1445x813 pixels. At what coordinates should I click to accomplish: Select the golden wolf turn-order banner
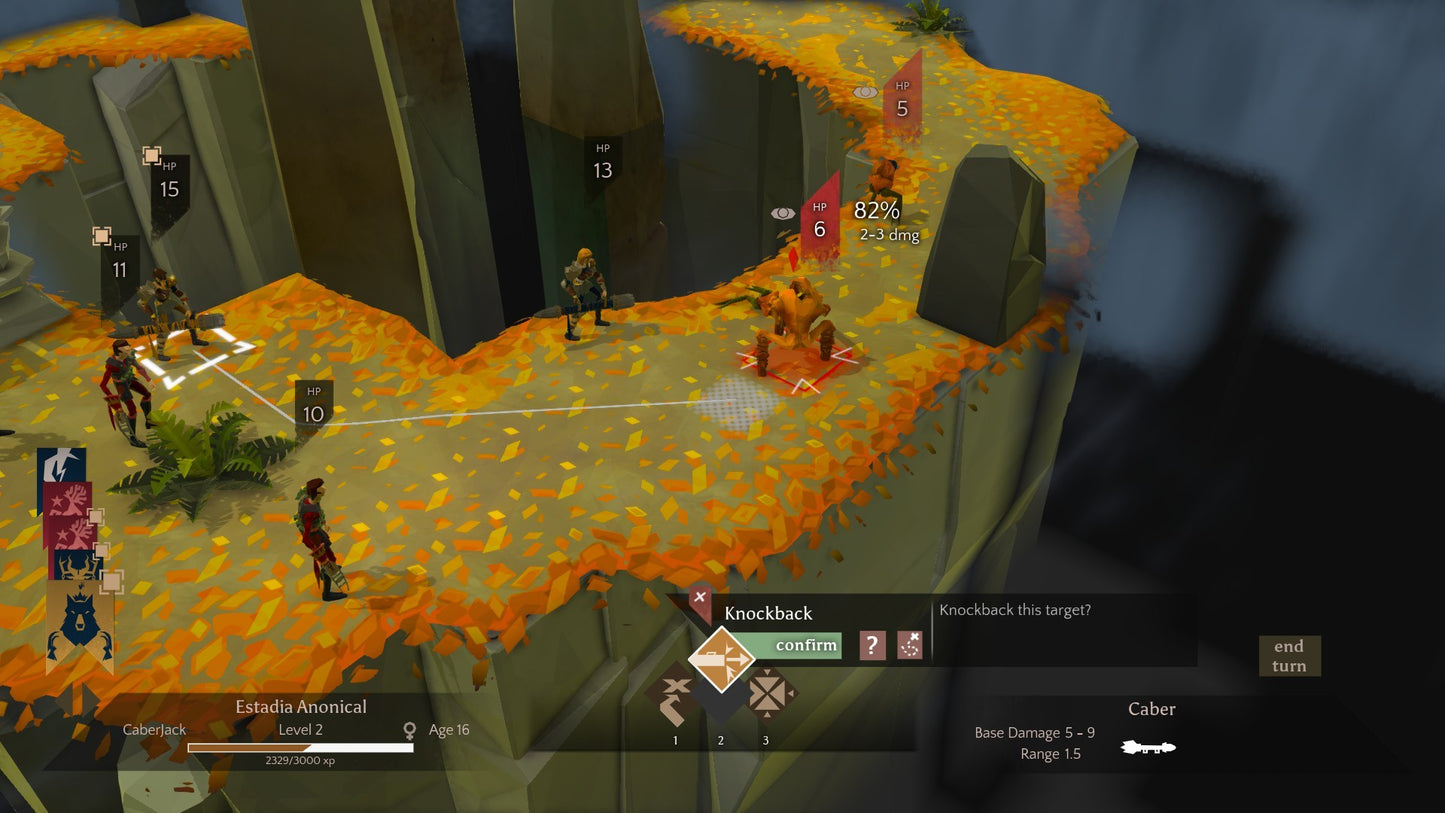[x=79, y=626]
